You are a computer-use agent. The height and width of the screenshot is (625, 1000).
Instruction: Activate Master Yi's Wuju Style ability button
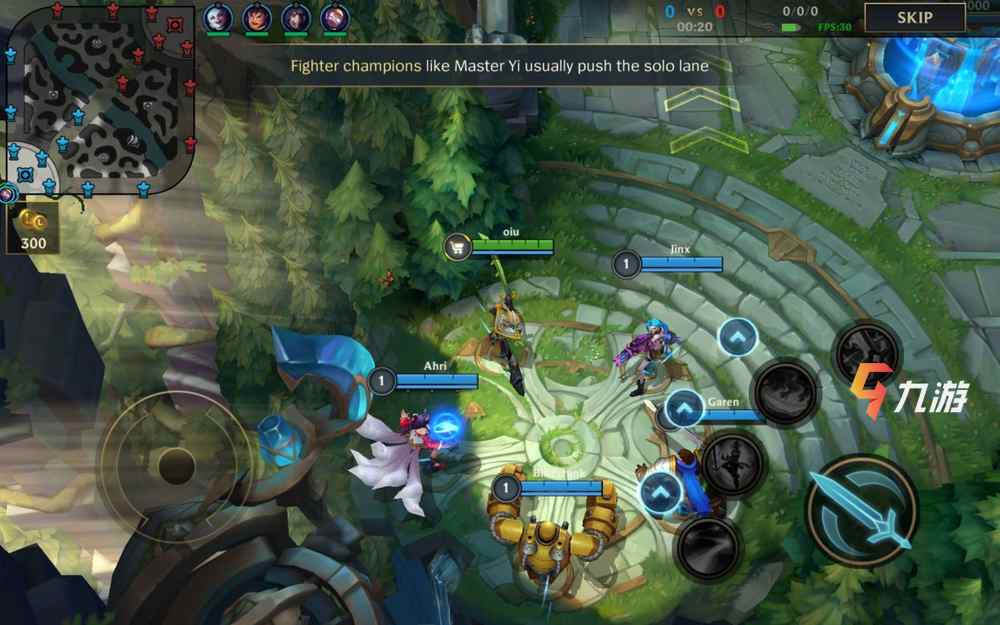[x=785, y=392]
